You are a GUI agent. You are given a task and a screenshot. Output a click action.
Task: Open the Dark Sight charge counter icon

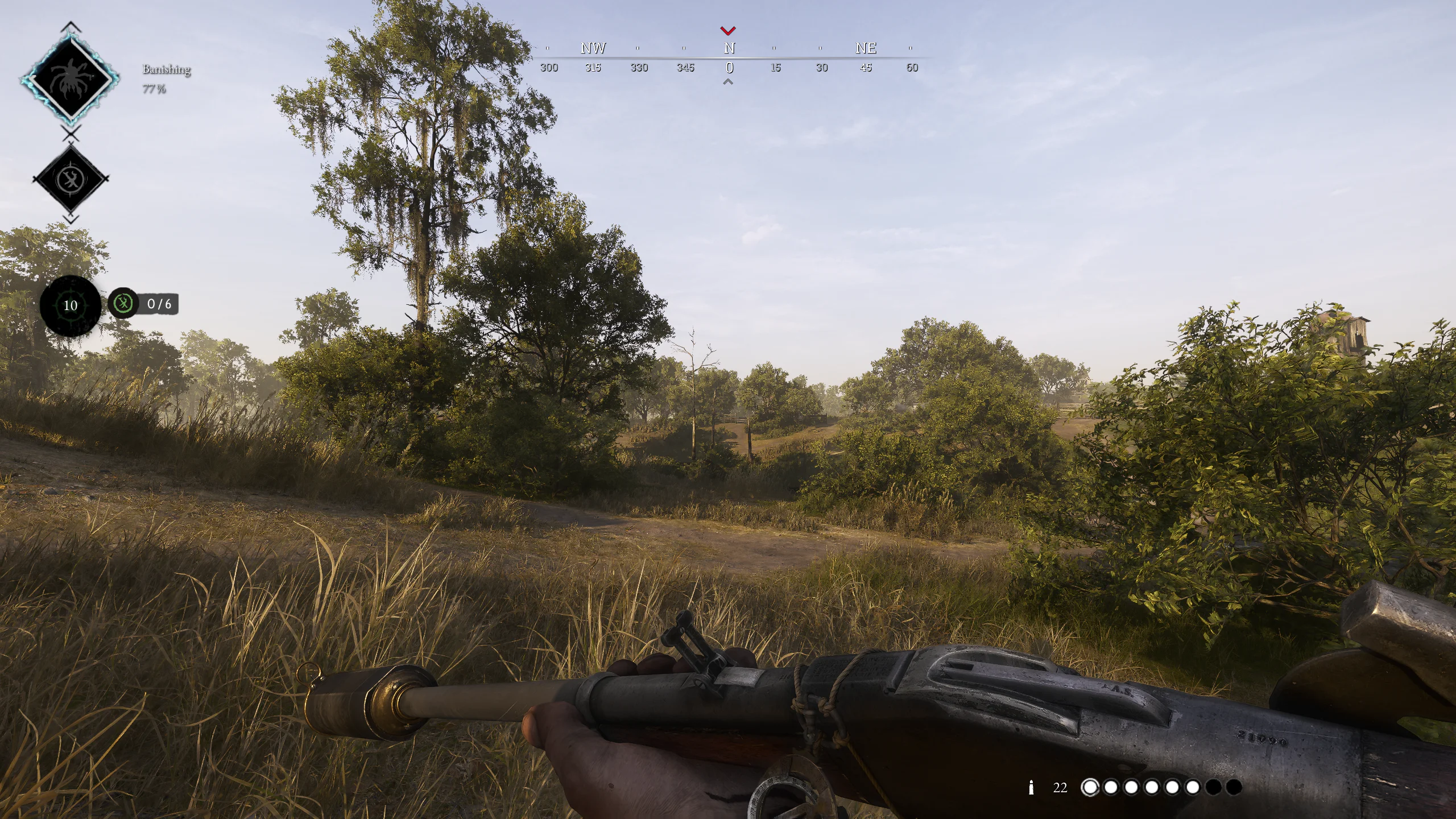pyautogui.click(x=70, y=305)
